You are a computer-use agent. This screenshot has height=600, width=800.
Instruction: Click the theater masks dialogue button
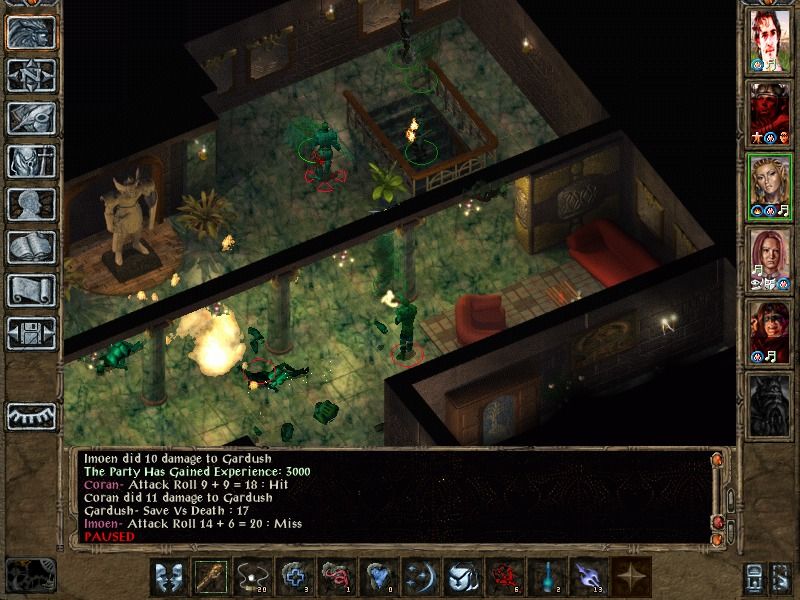pyautogui.click(x=168, y=578)
